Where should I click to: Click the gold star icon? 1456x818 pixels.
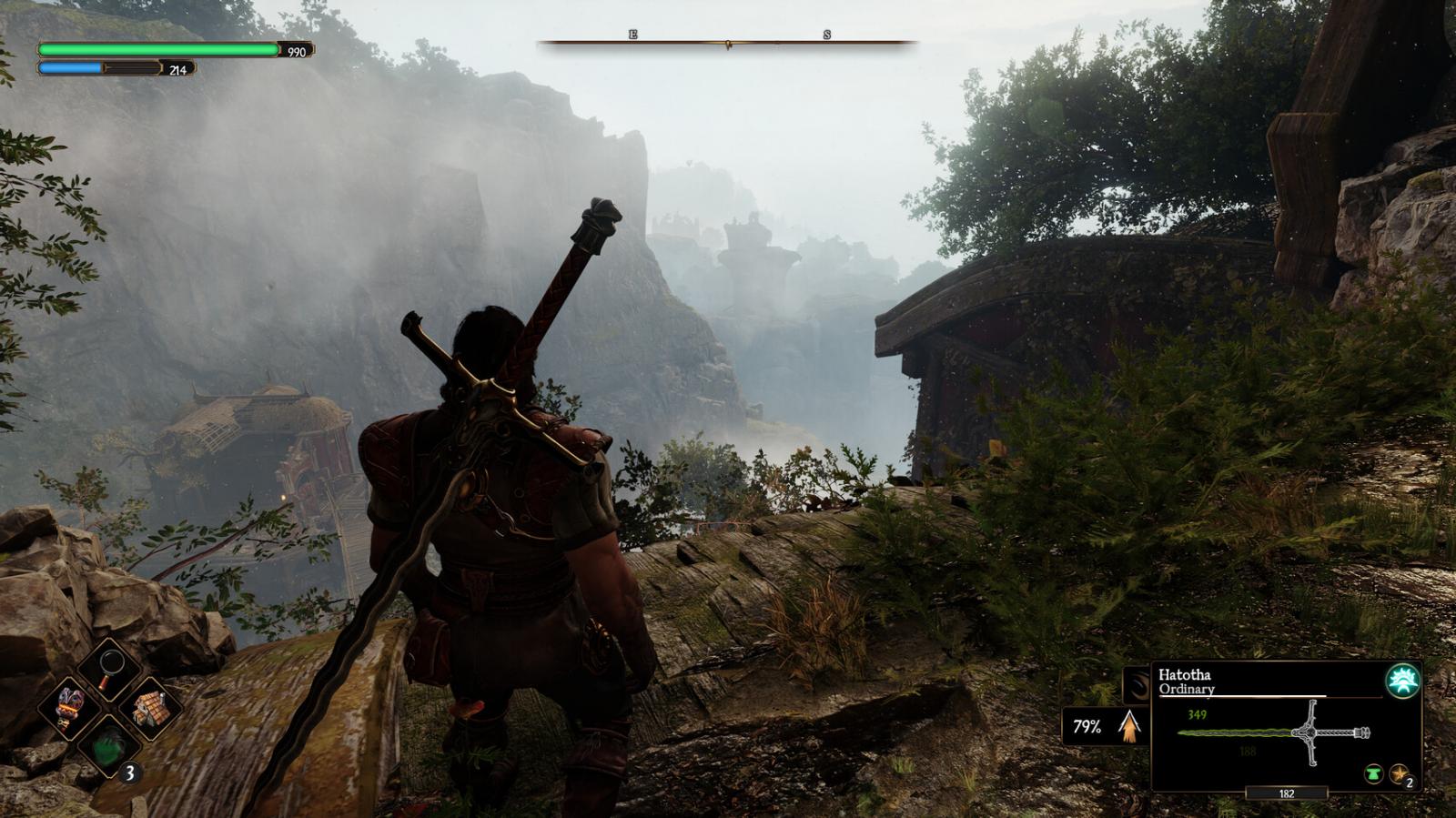[x=1399, y=774]
